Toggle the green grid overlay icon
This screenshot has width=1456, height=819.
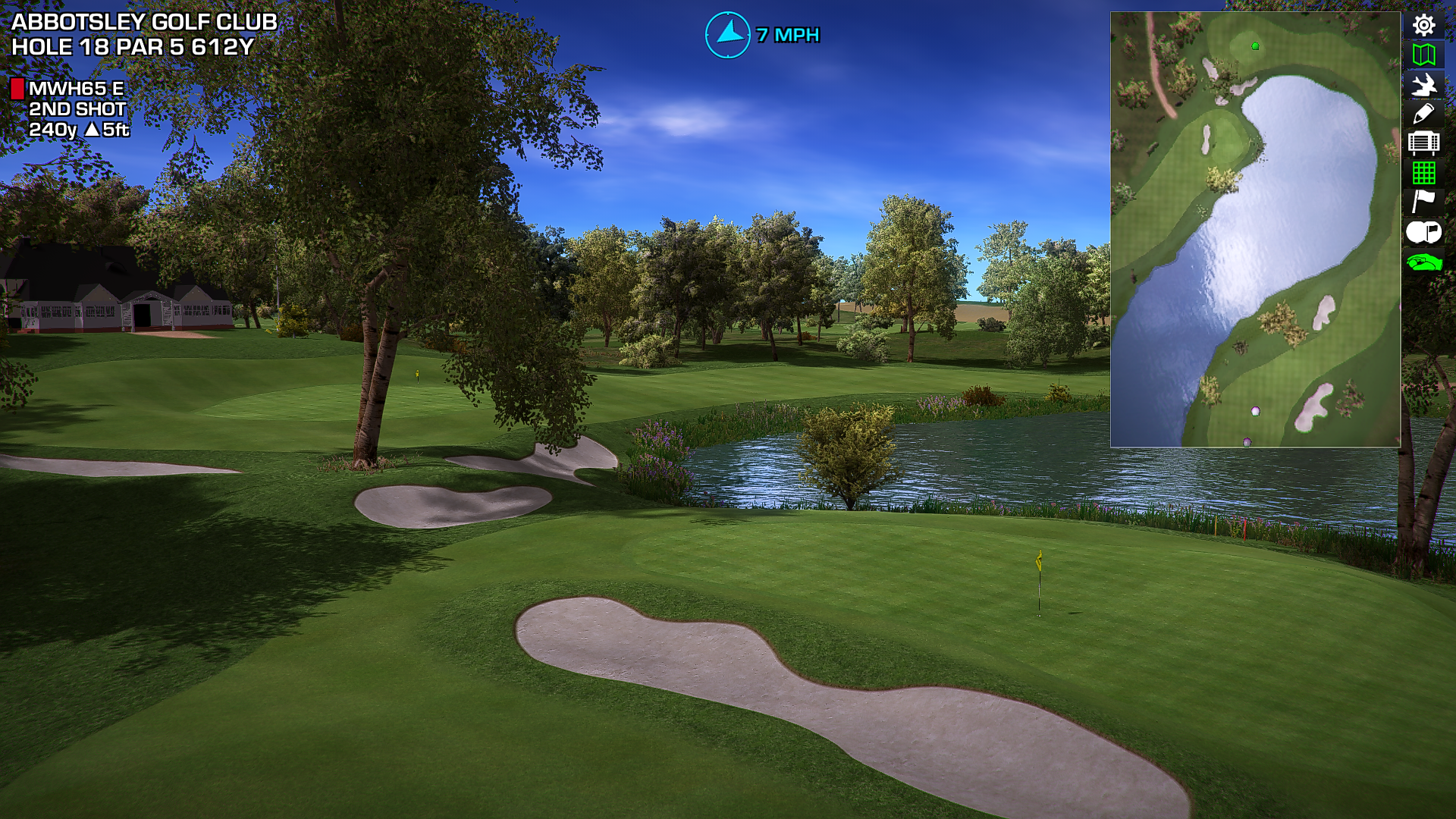click(1423, 173)
